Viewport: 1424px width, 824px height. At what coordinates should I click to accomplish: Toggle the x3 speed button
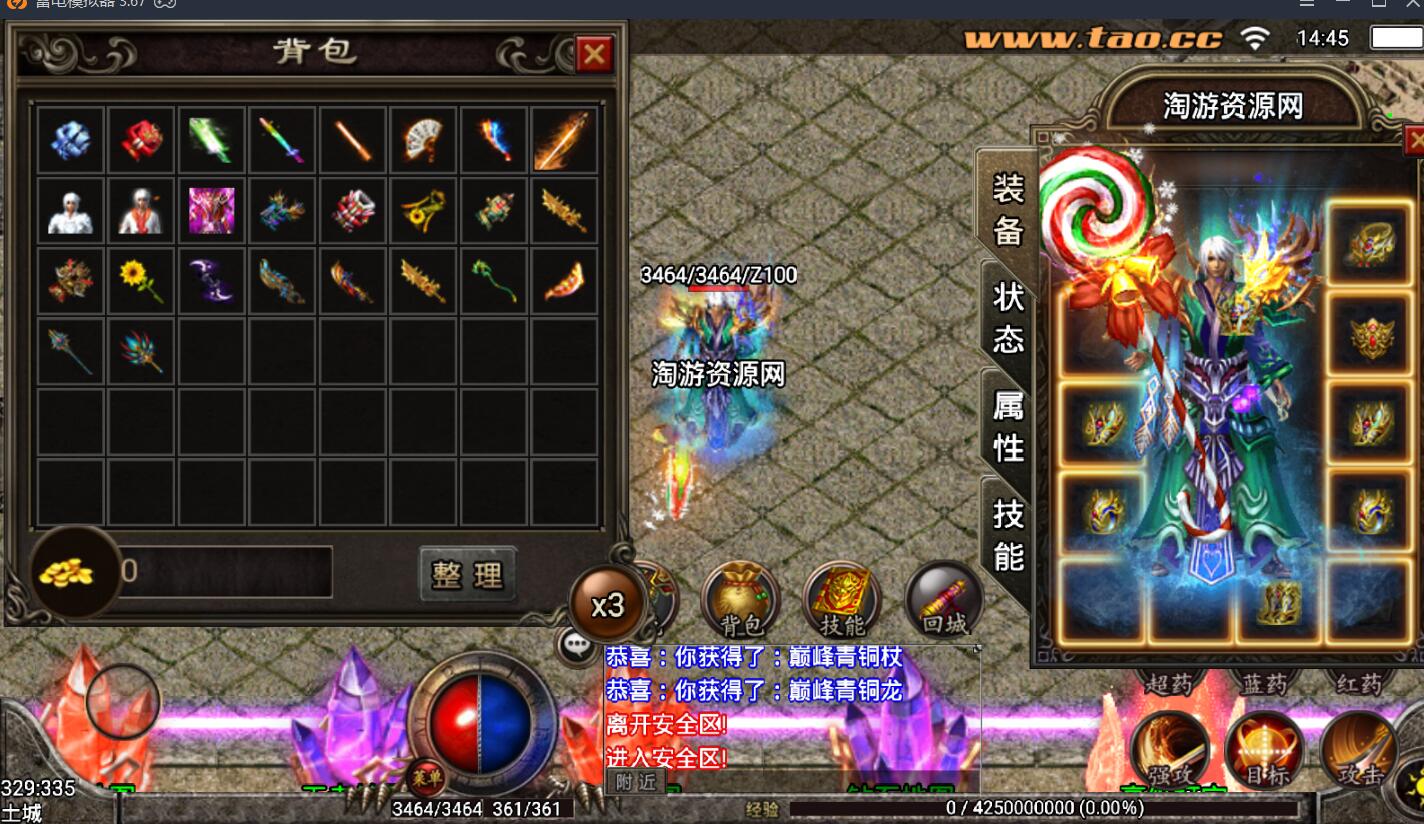point(607,605)
